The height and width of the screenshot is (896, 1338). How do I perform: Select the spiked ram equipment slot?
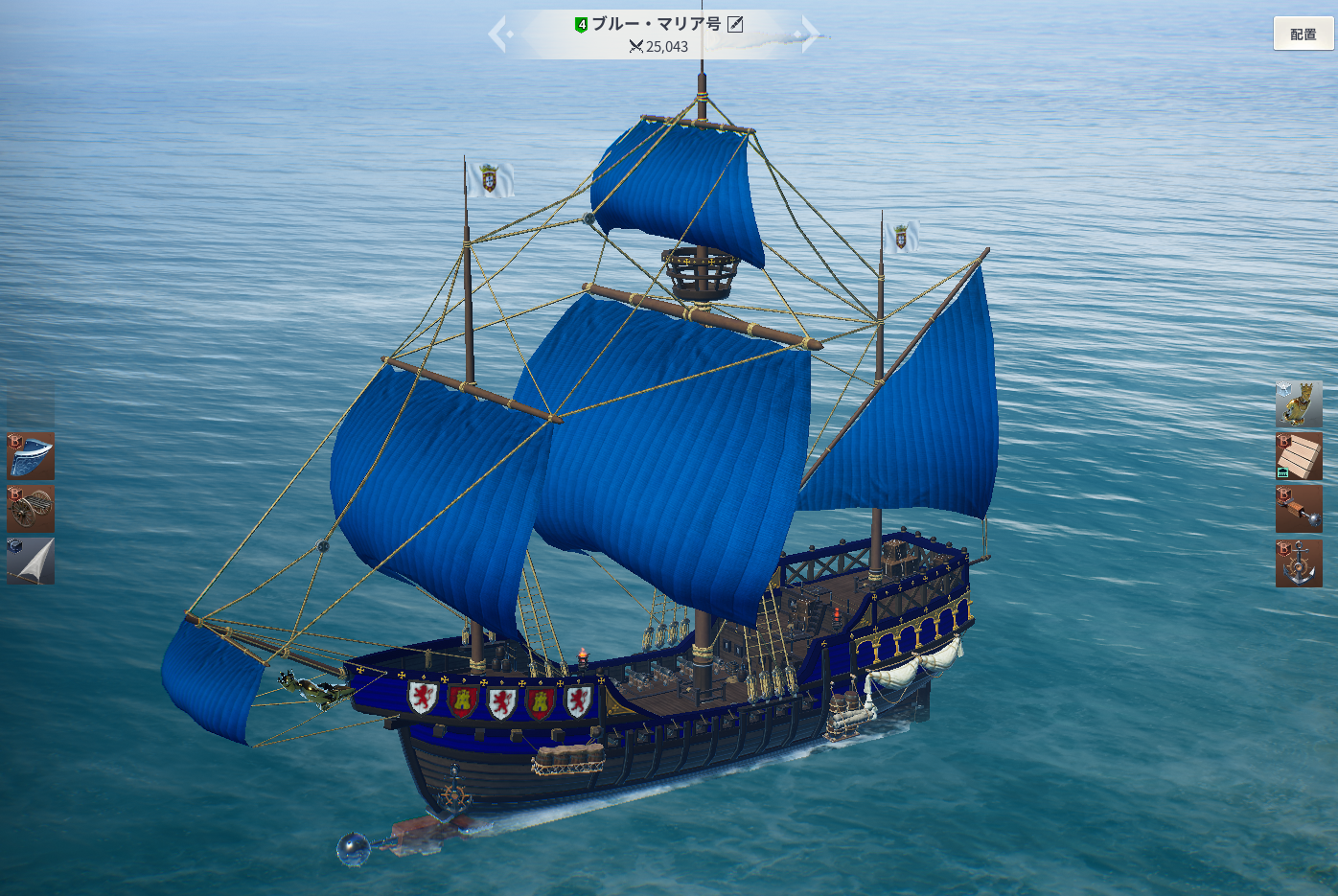[1299, 509]
